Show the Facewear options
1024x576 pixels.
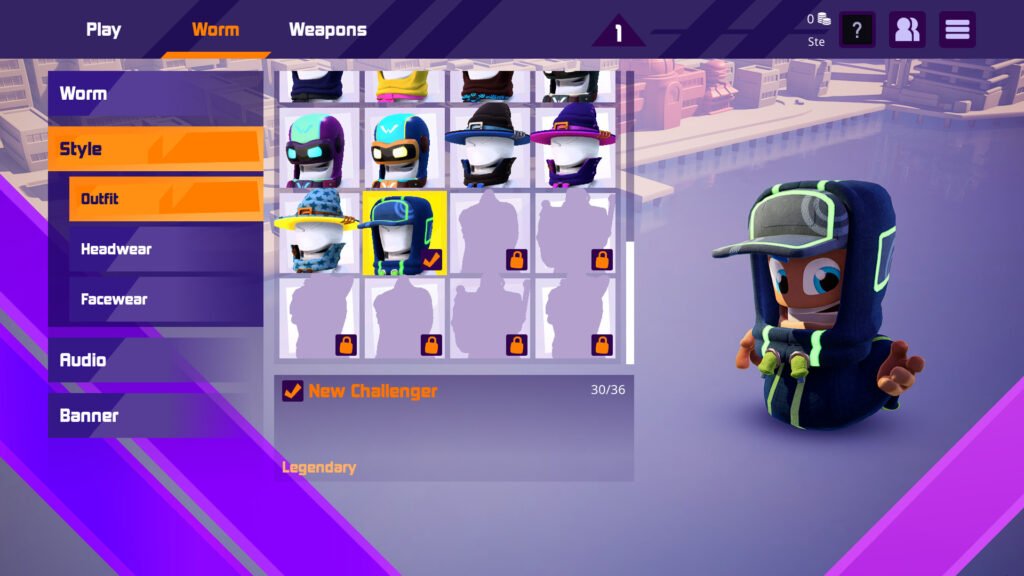click(x=165, y=299)
